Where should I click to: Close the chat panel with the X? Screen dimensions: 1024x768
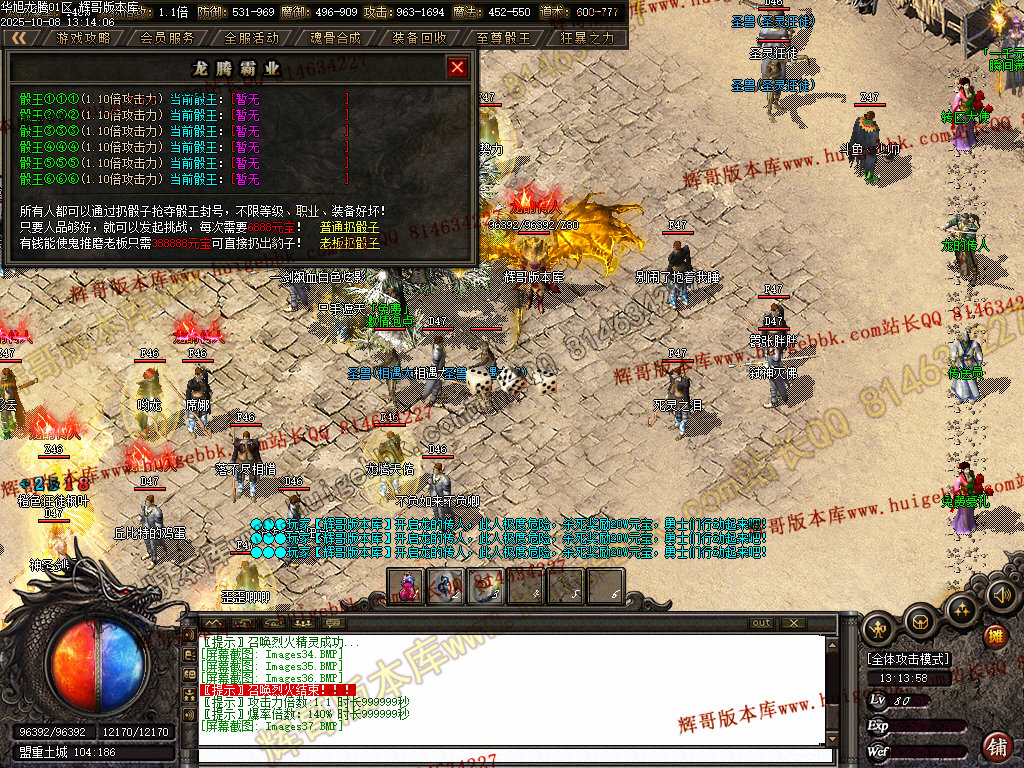coord(794,623)
